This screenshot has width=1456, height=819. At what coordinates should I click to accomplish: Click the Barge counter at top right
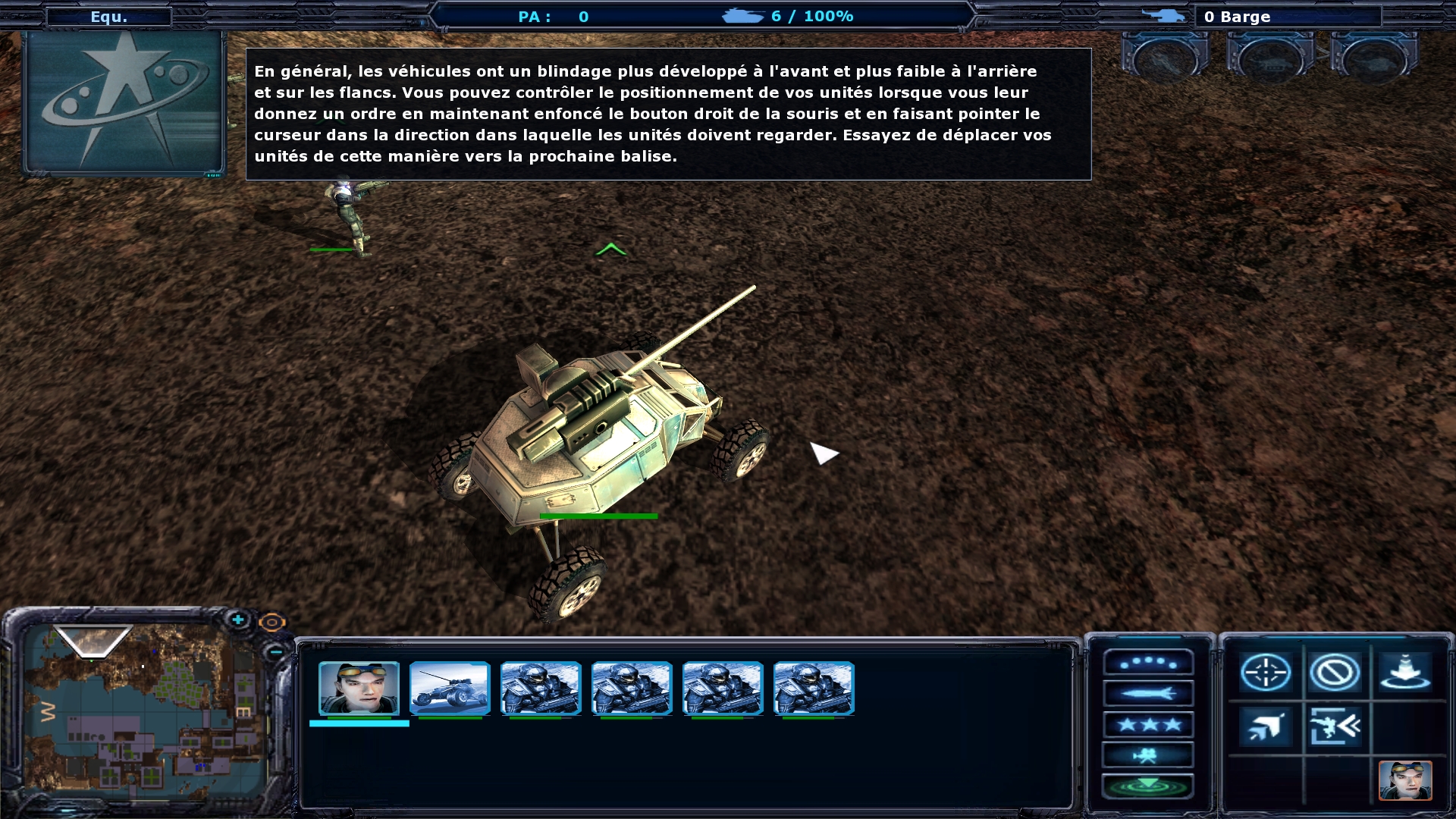coord(1286,17)
